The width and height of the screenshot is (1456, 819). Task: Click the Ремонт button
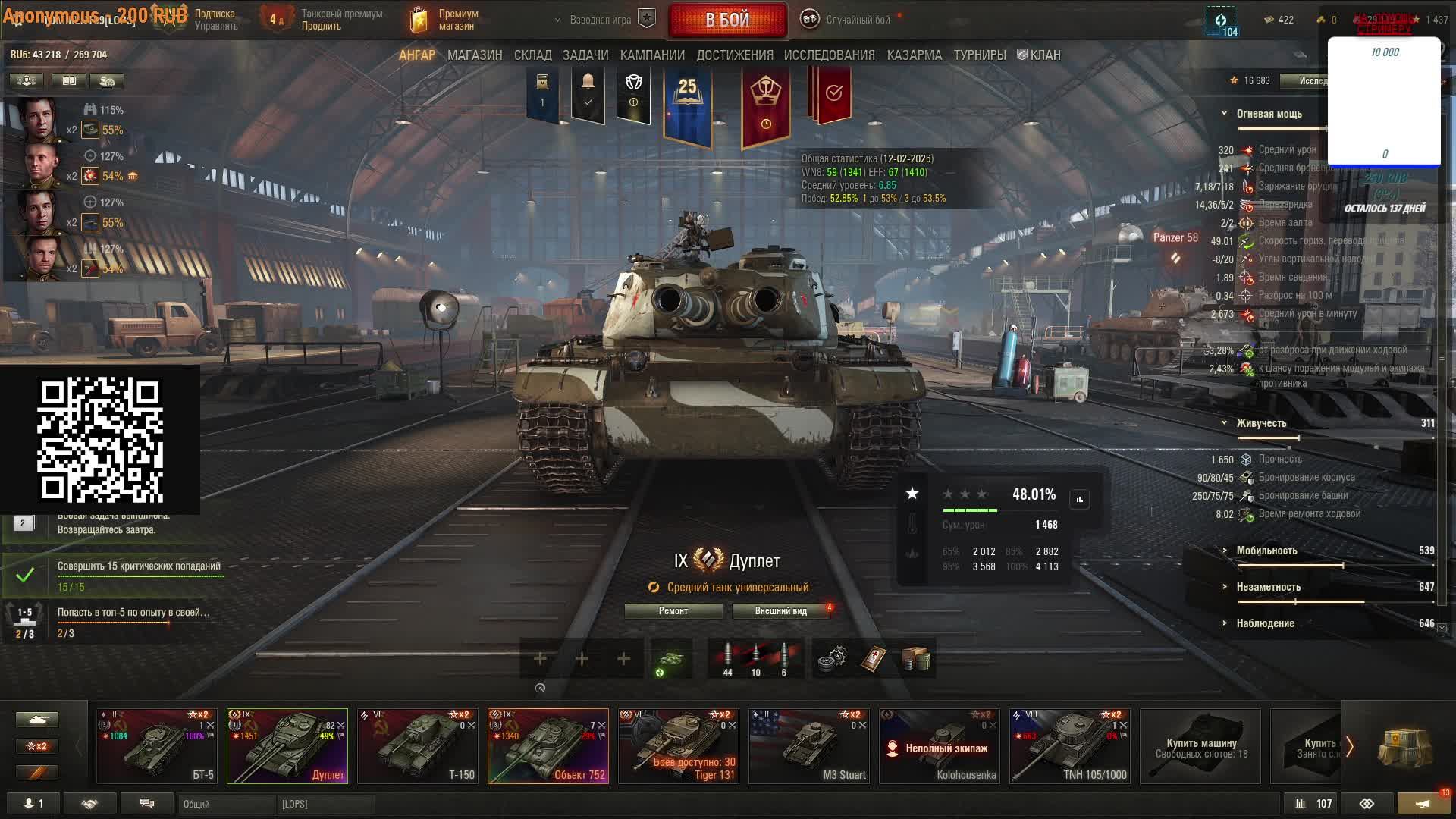click(673, 611)
